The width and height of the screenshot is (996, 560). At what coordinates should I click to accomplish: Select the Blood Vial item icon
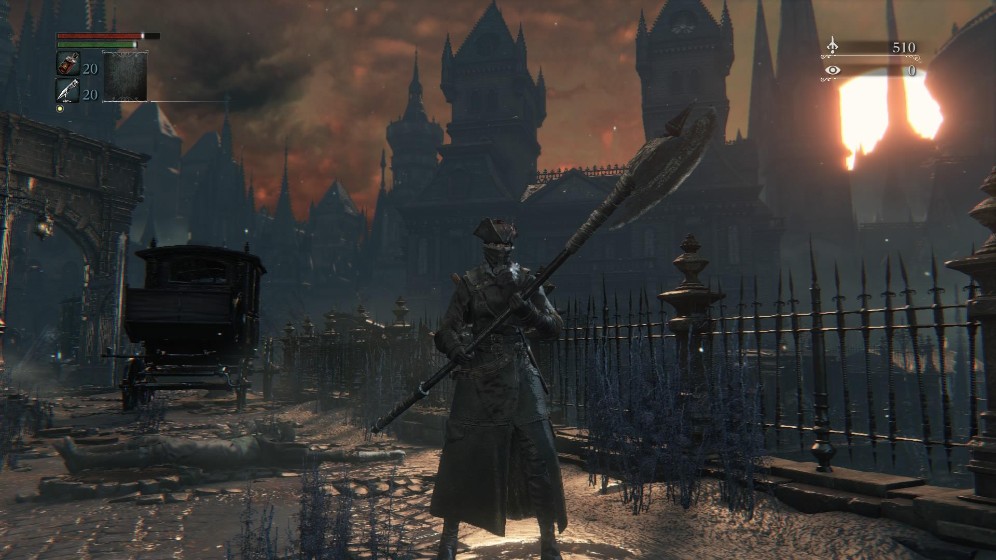67,65
